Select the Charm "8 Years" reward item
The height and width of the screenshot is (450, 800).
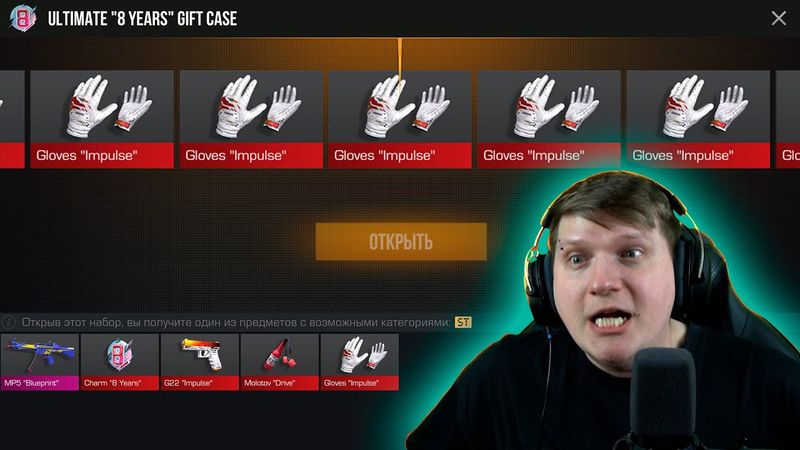[x=120, y=361]
